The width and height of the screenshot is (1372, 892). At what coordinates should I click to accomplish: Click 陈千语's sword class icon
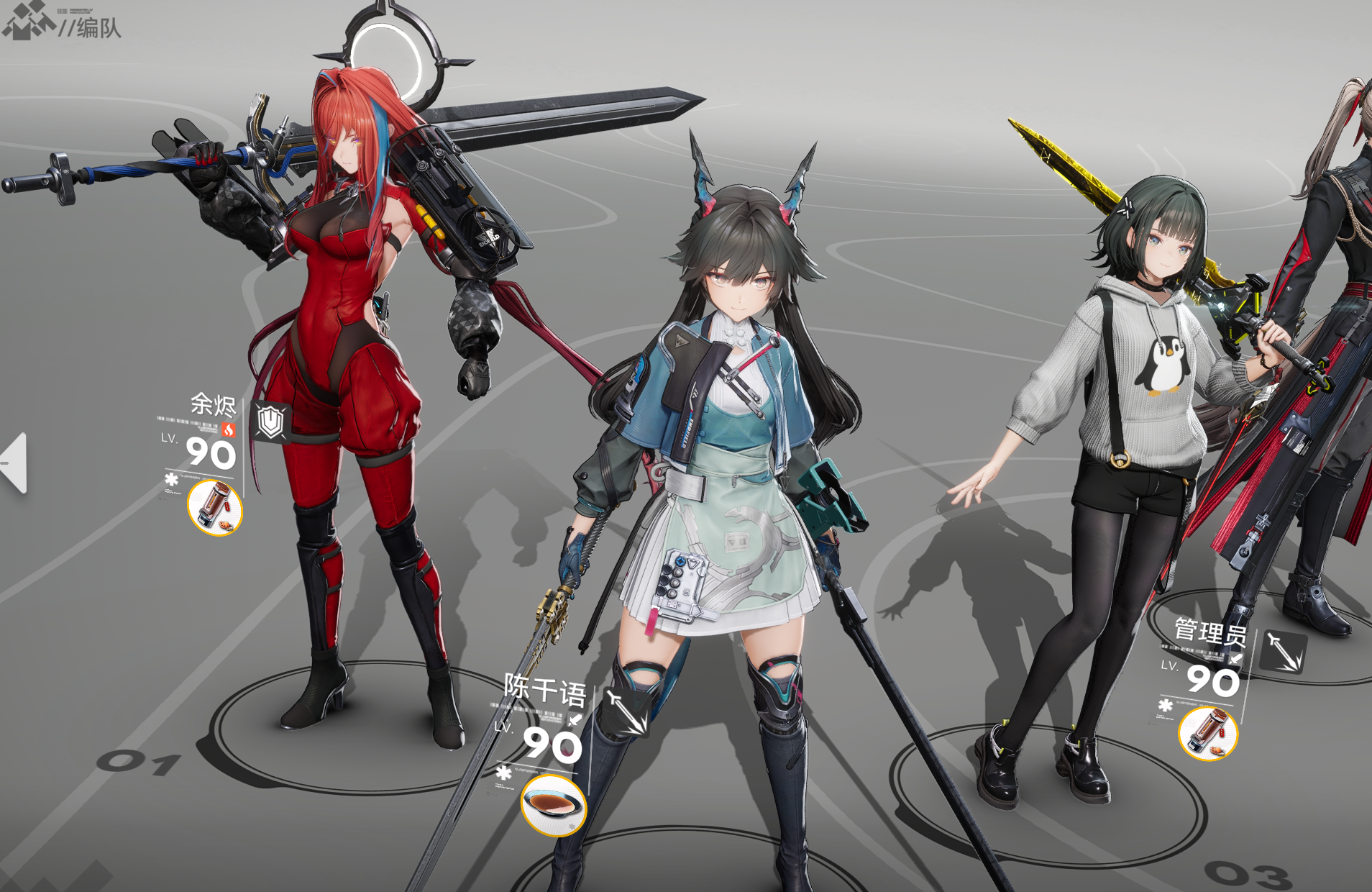(x=625, y=711)
